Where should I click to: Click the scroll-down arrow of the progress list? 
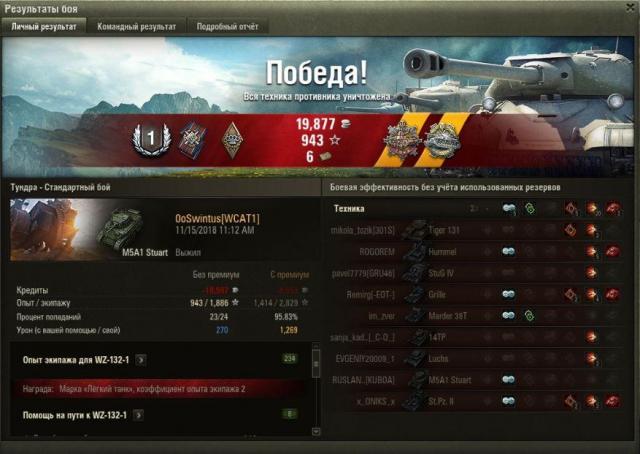317,431
